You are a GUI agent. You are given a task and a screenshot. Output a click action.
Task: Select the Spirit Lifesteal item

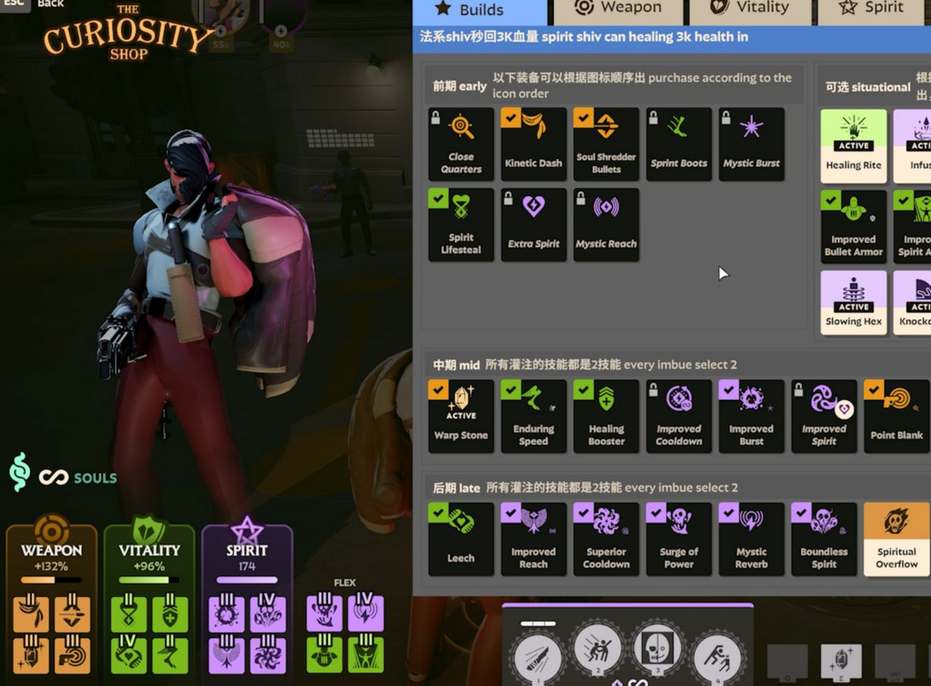tap(461, 225)
